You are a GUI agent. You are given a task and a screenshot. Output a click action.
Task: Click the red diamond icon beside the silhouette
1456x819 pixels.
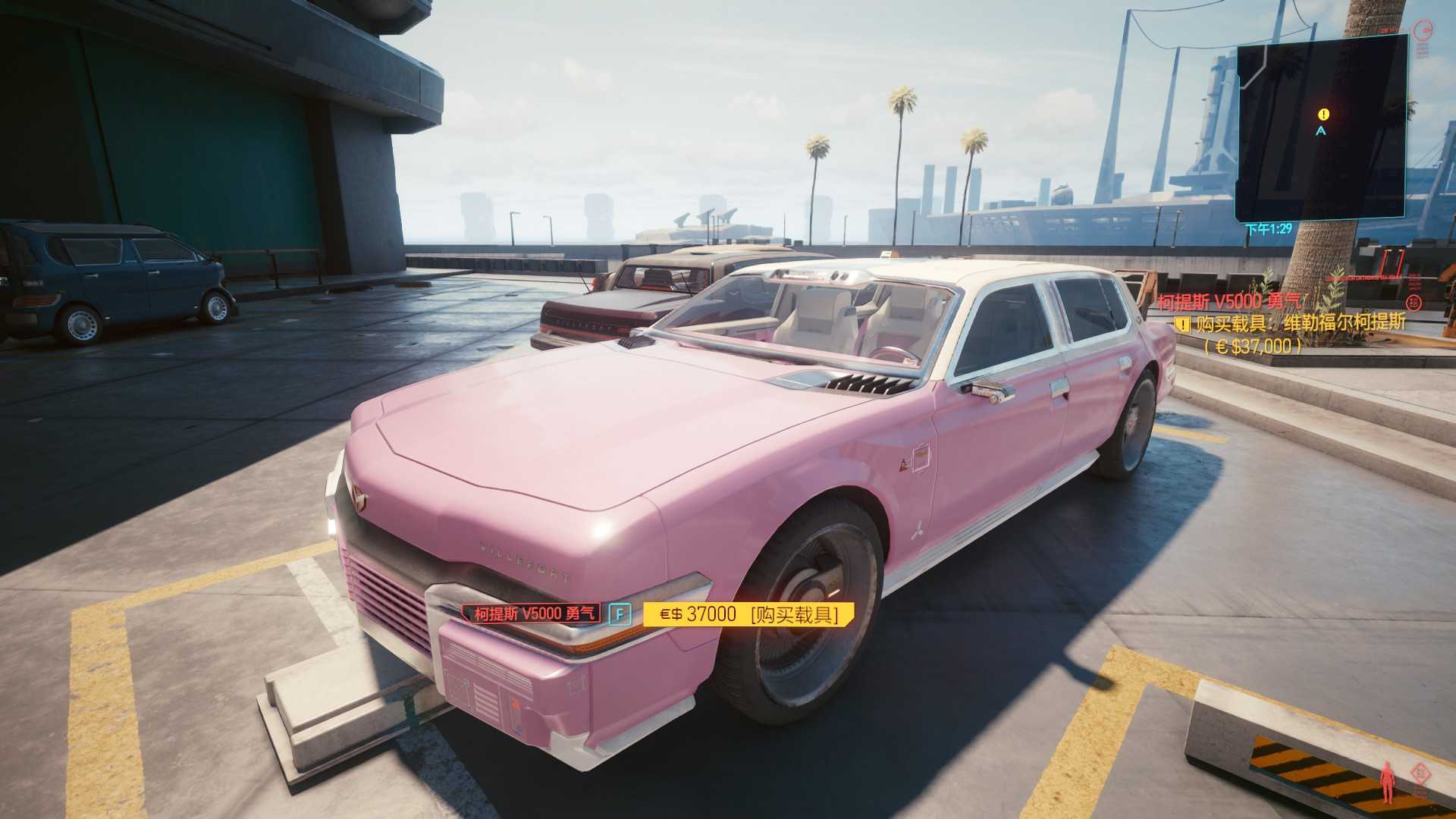(1418, 773)
